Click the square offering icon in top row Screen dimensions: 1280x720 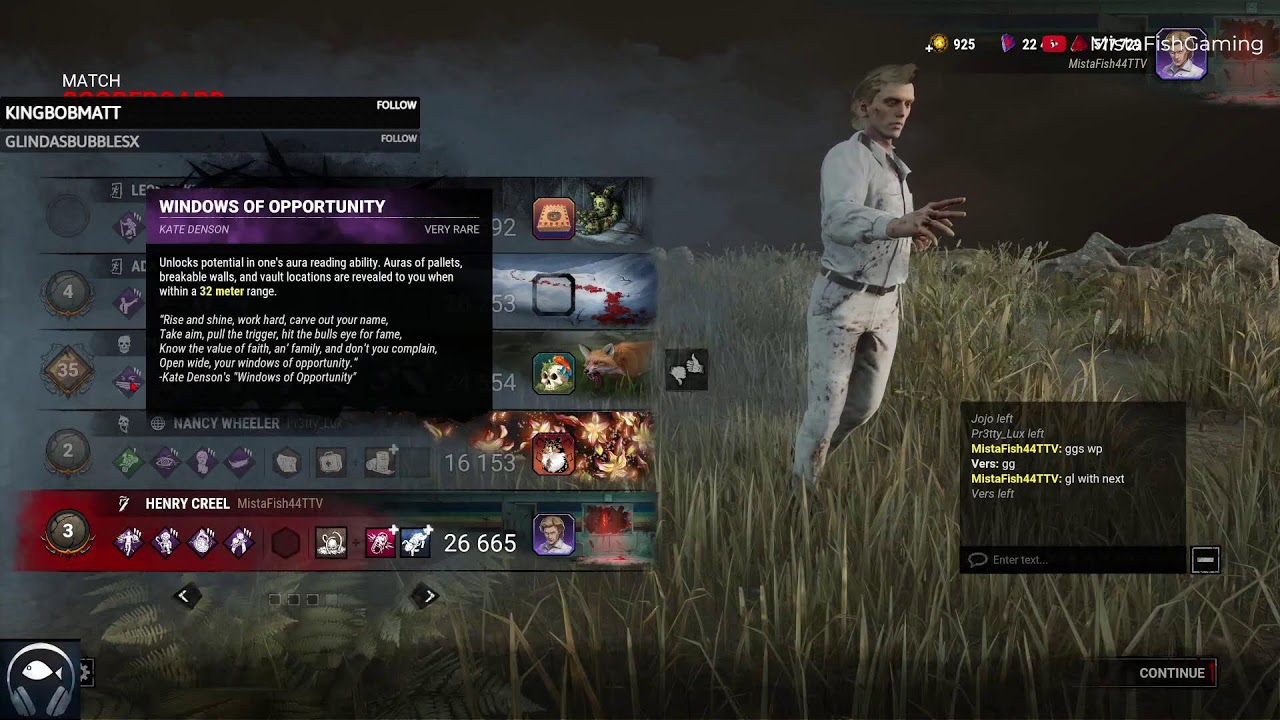click(x=554, y=218)
